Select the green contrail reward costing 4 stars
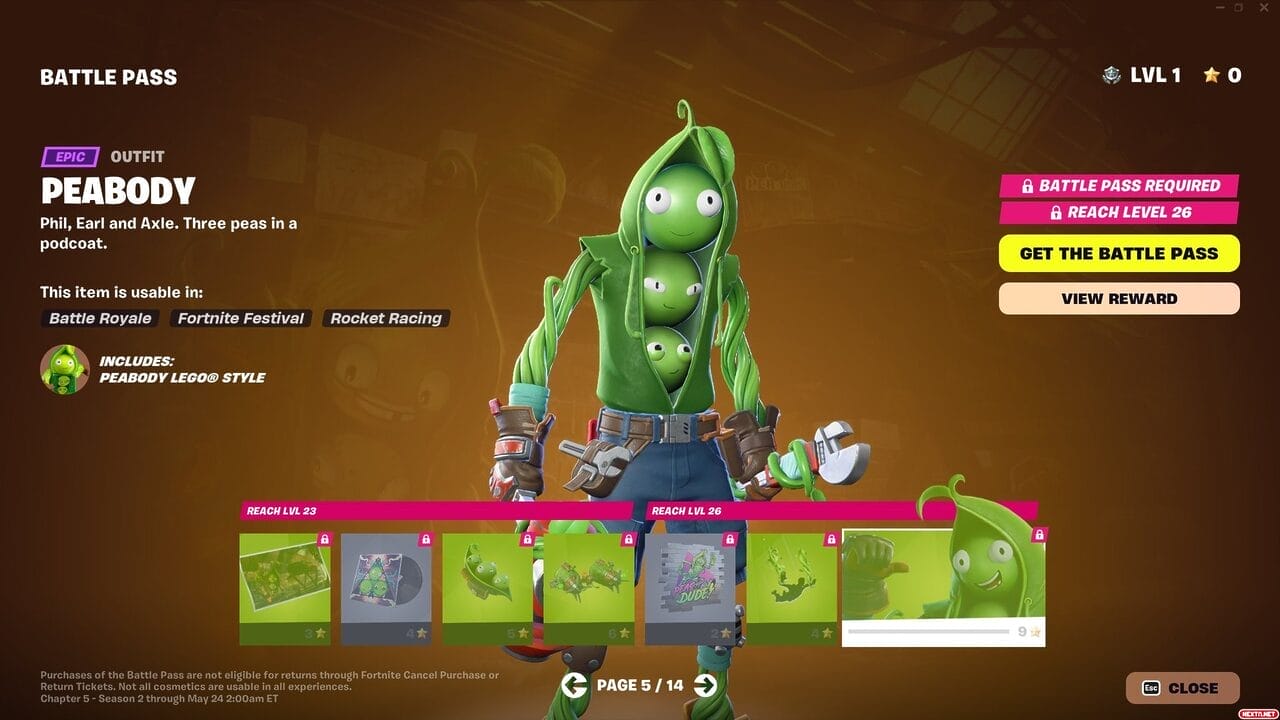1280x720 pixels. tap(791, 589)
